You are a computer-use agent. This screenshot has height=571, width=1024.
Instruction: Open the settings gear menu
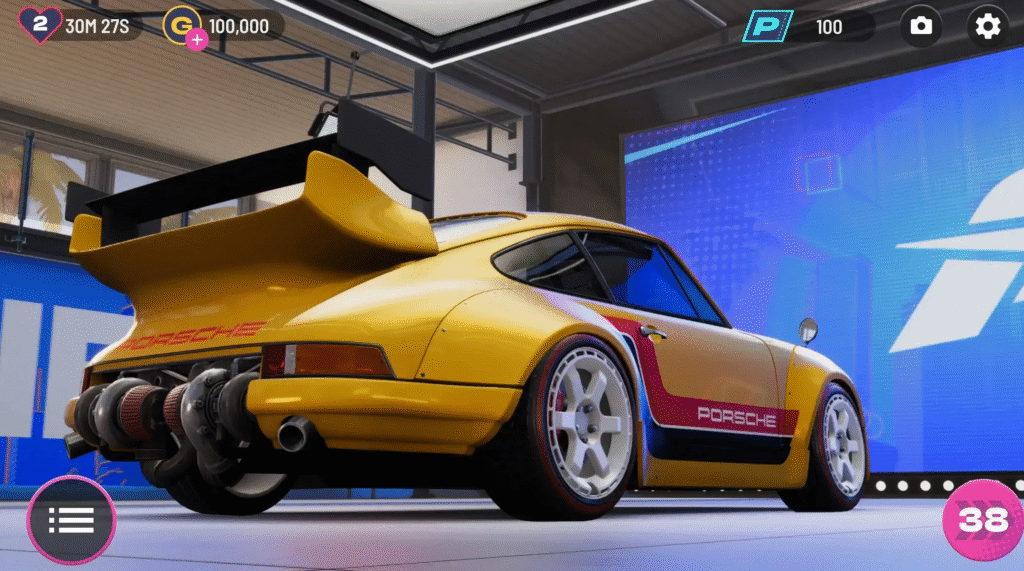[x=987, y=26]
